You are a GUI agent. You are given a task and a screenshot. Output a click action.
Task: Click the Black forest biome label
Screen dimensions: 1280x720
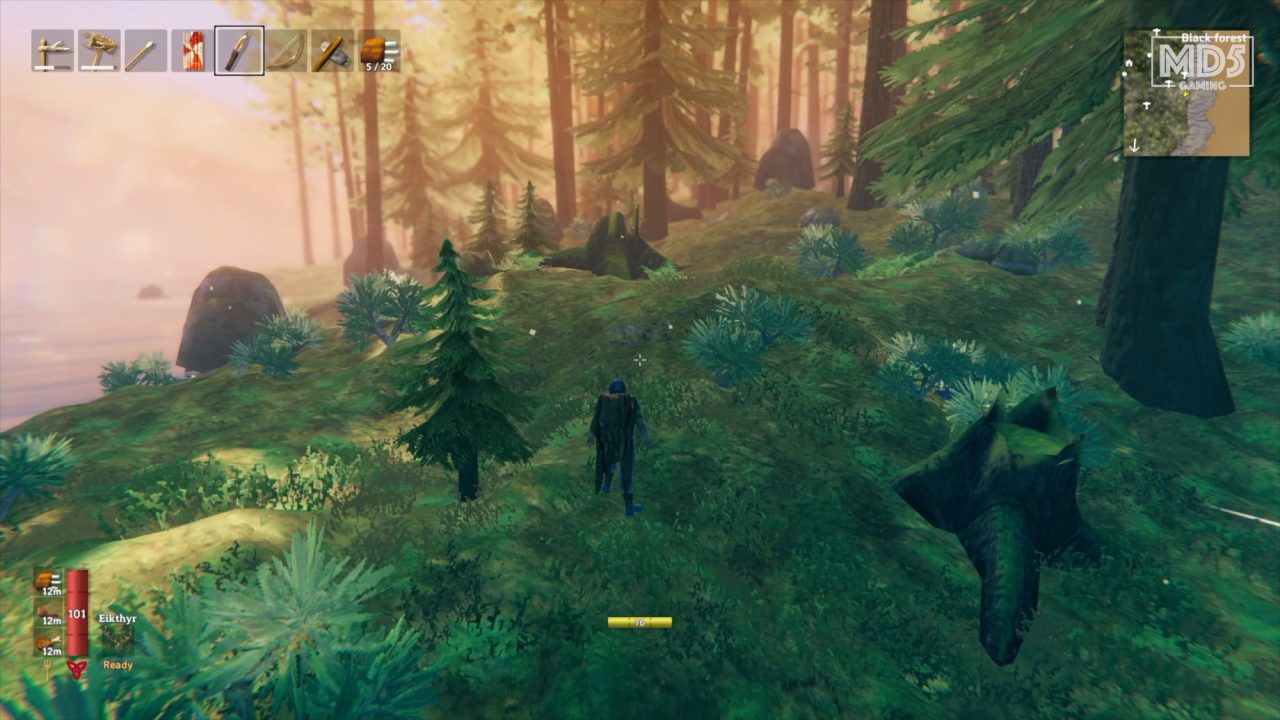point(1213,38)
